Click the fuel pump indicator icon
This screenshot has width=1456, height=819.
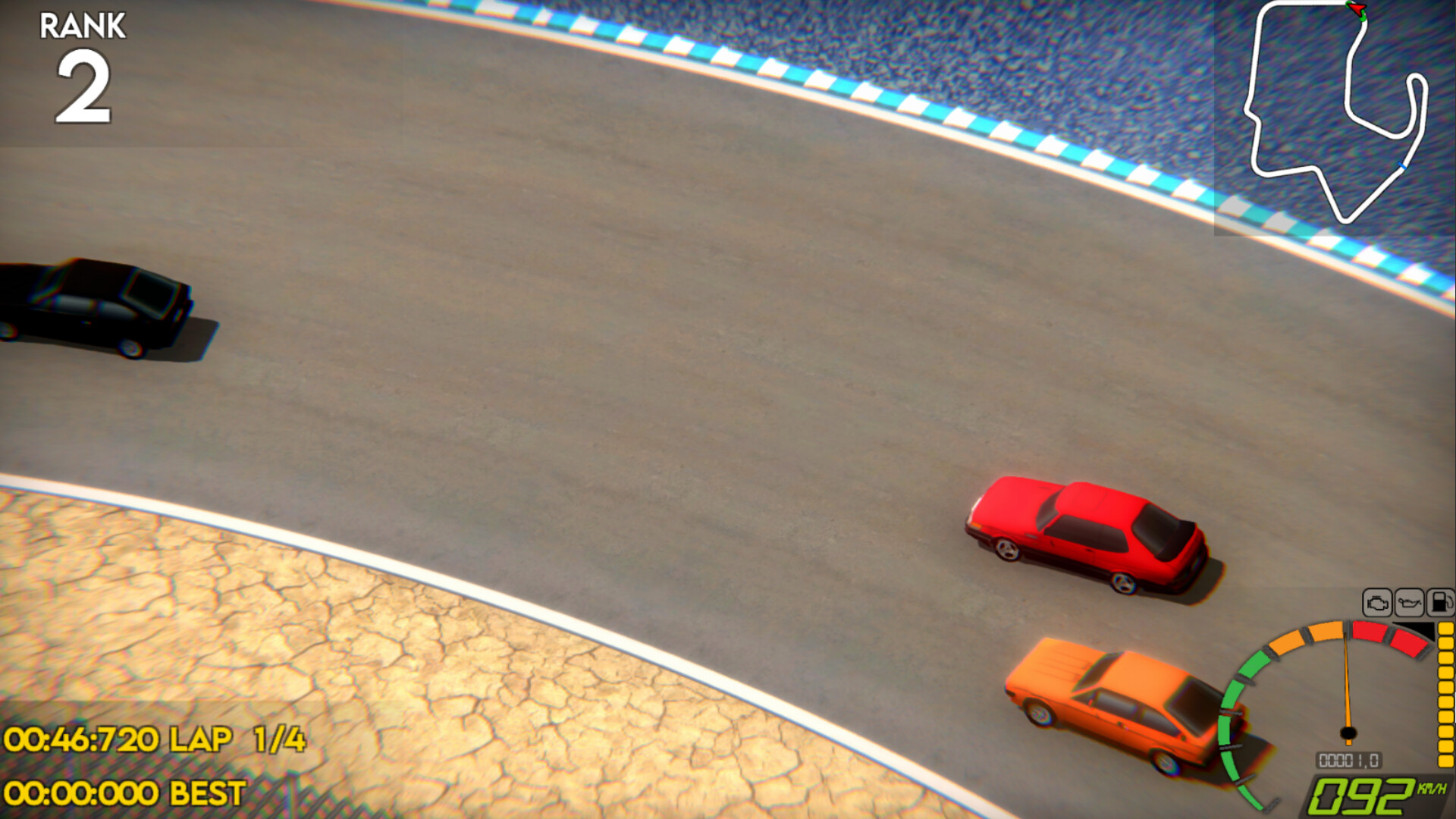pyautogui.click(x=1439, y=602)
